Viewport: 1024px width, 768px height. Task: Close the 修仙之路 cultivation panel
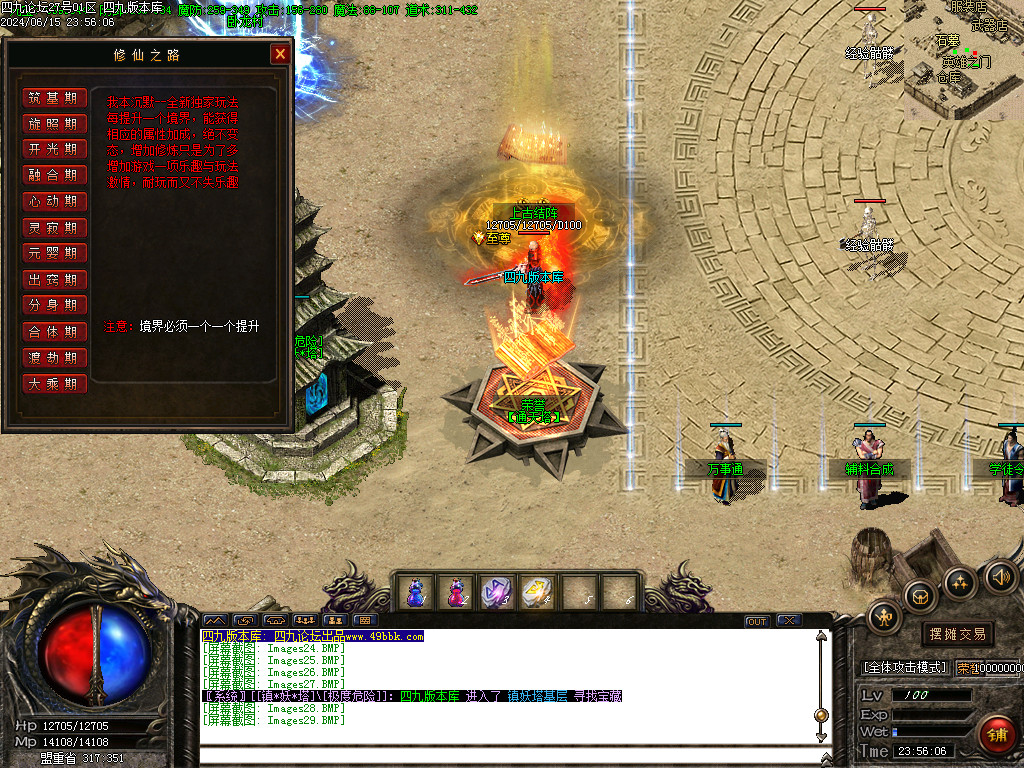(x=280, y=55)
